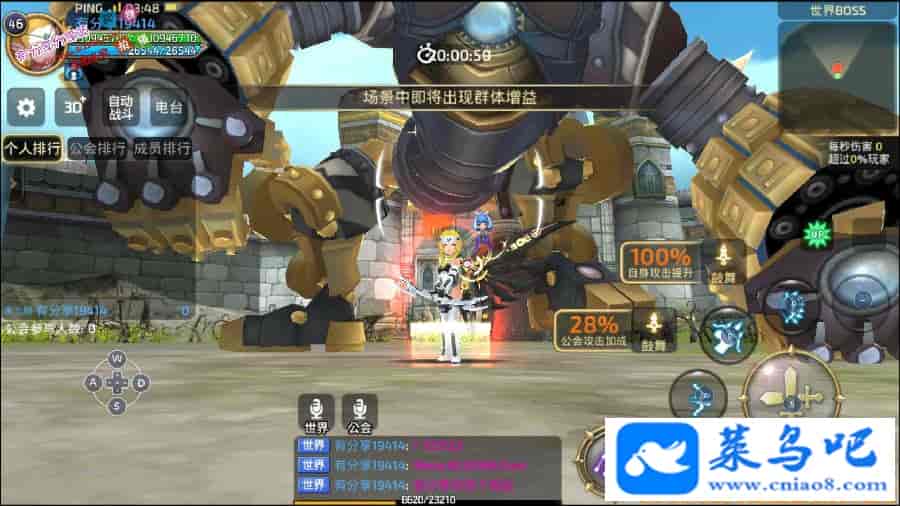Open the 电台 radio button
The width and height of the screenshot is (900, 506).
168,107
